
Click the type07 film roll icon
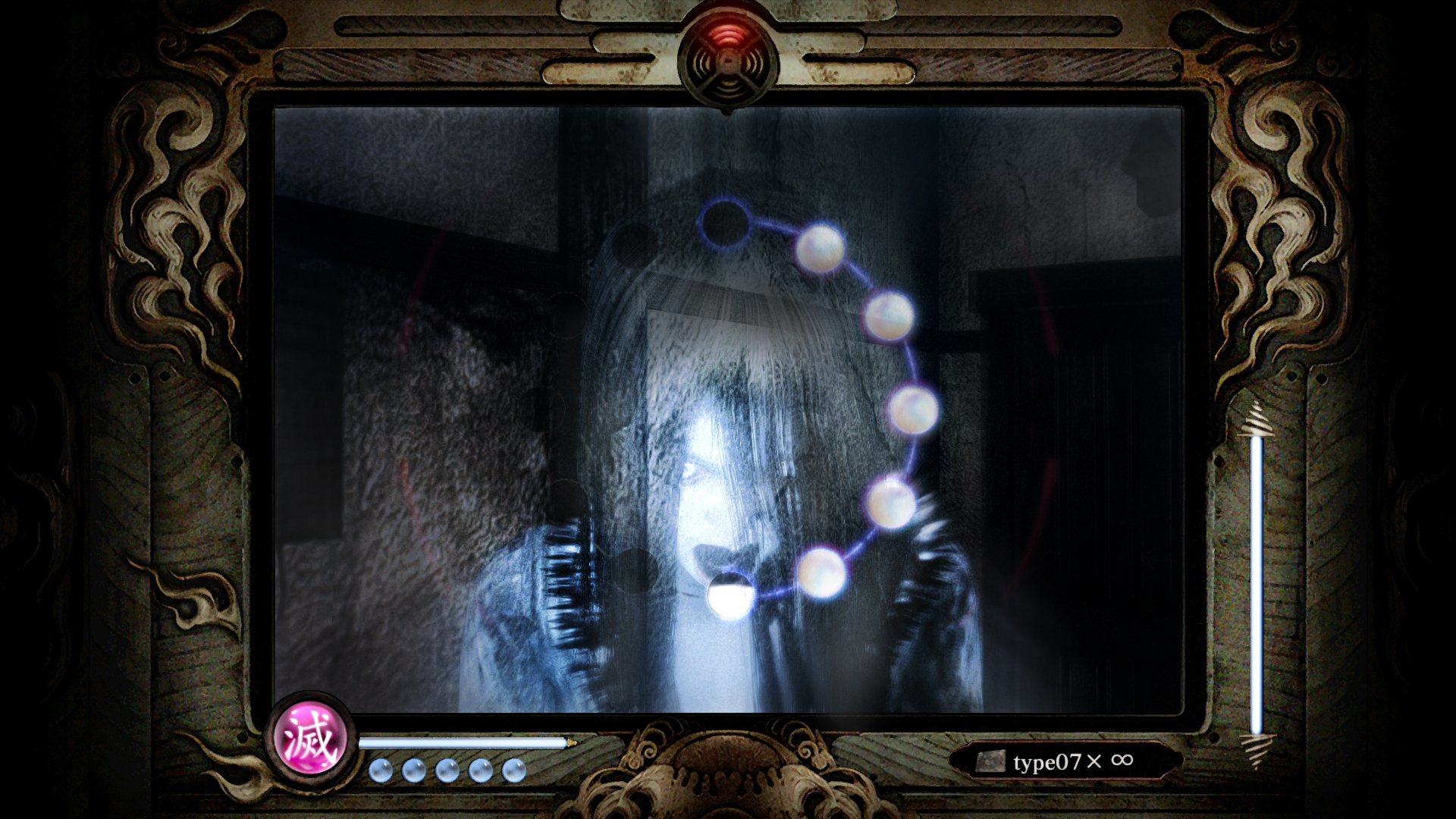[991, 761]
